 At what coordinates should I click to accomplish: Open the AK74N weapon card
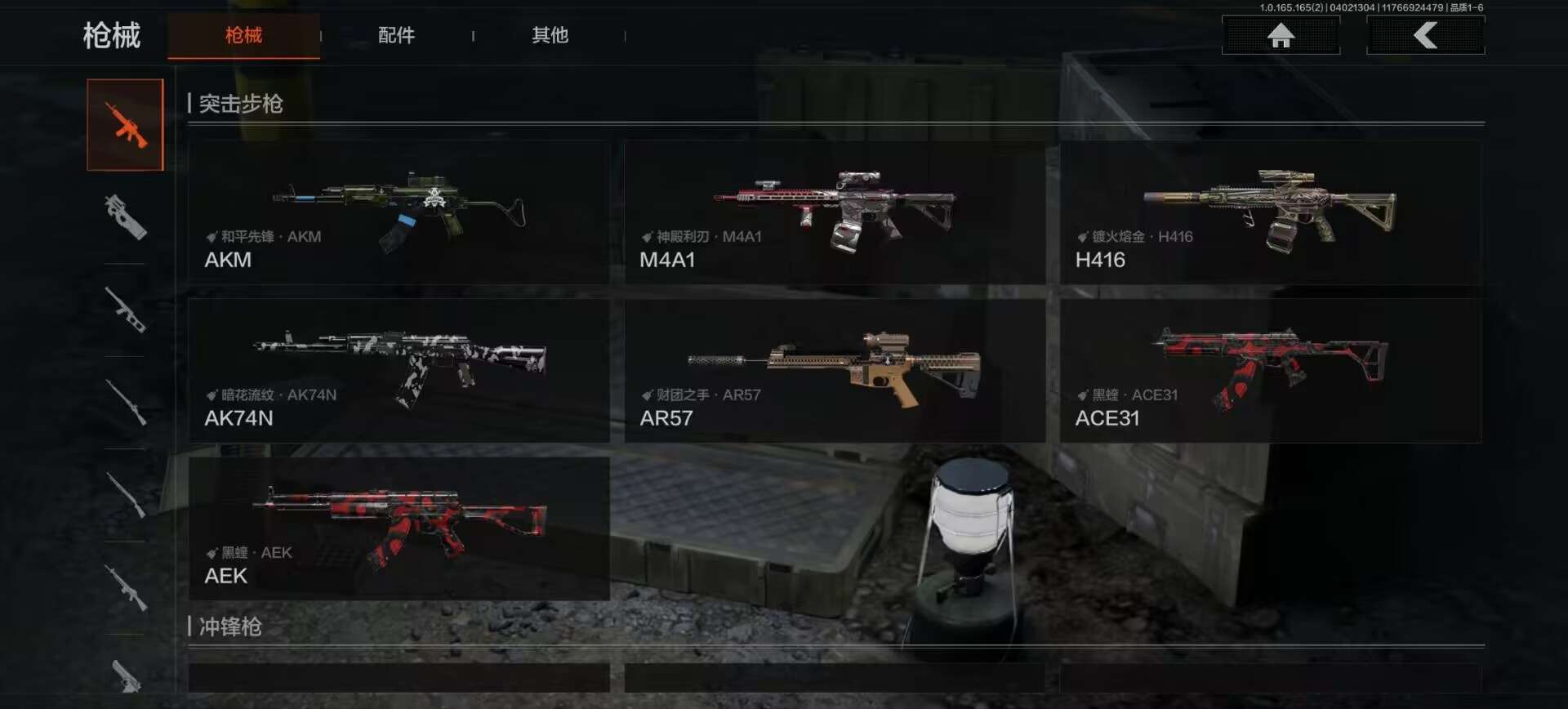pos(399,371)
